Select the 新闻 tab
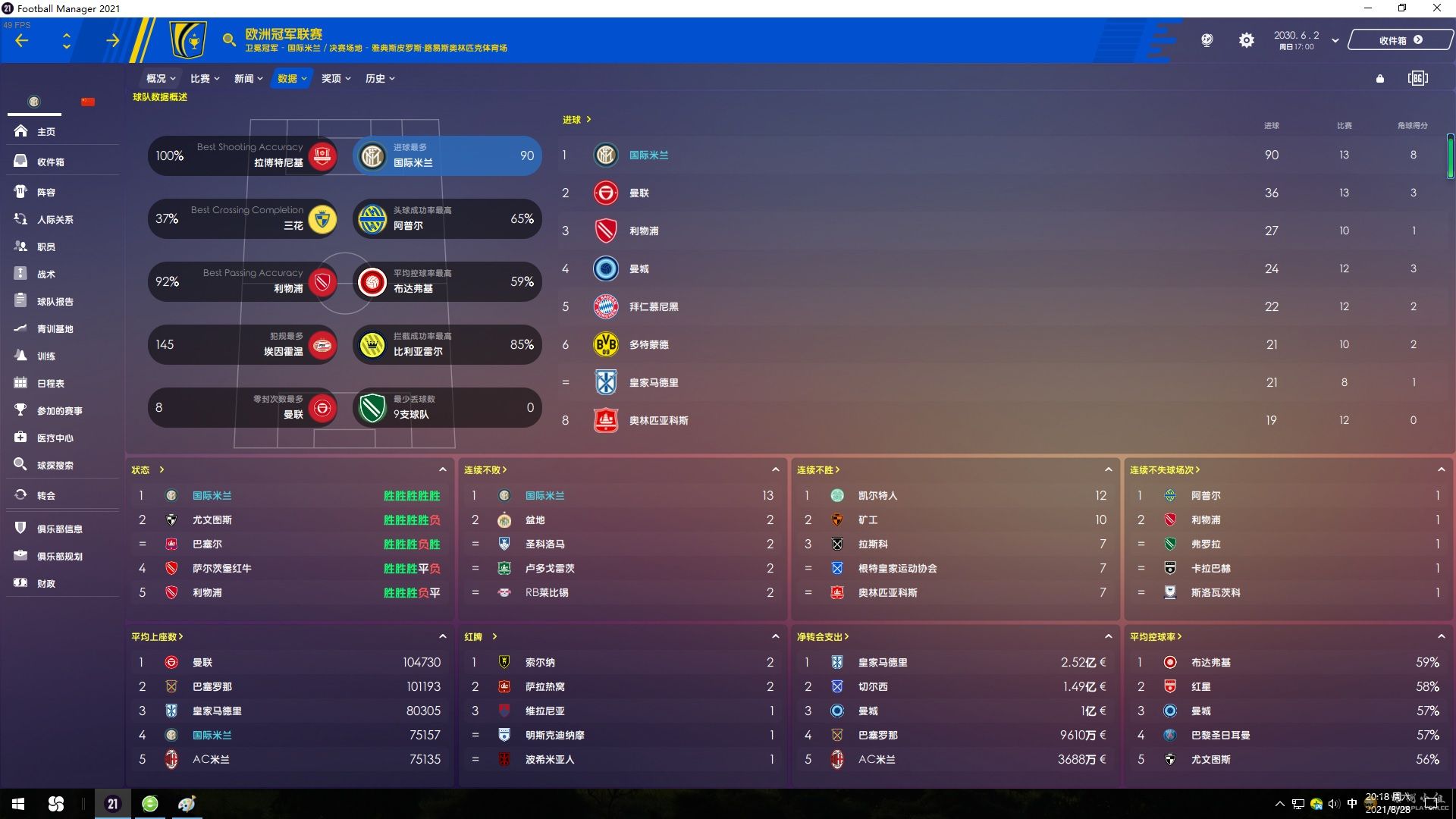 (248, 79)
